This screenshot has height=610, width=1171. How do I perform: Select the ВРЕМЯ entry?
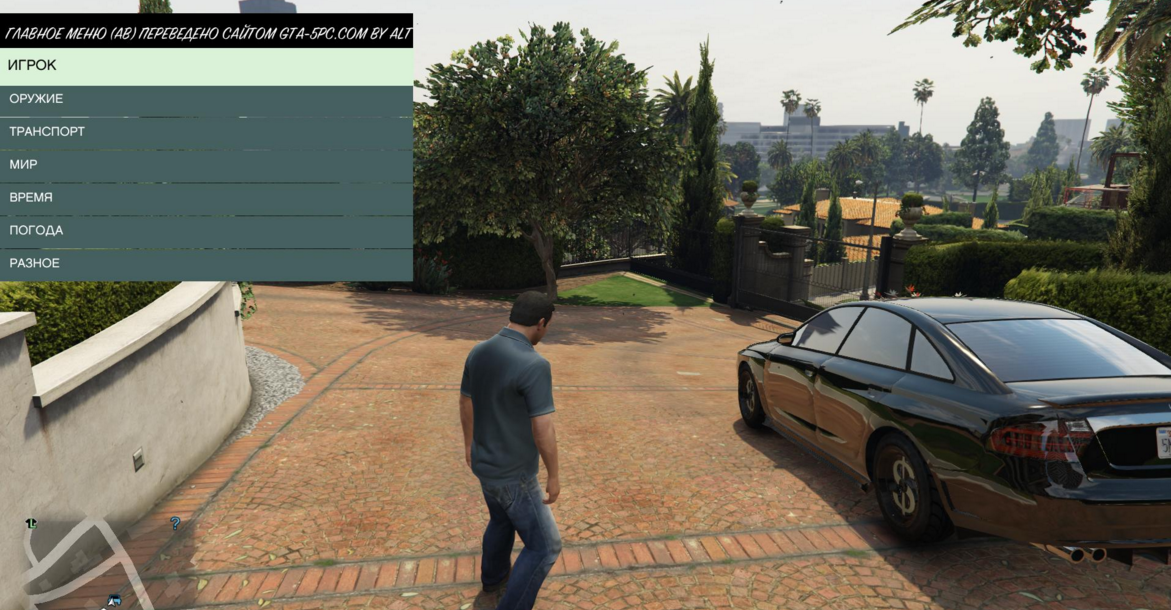point(206,198)
